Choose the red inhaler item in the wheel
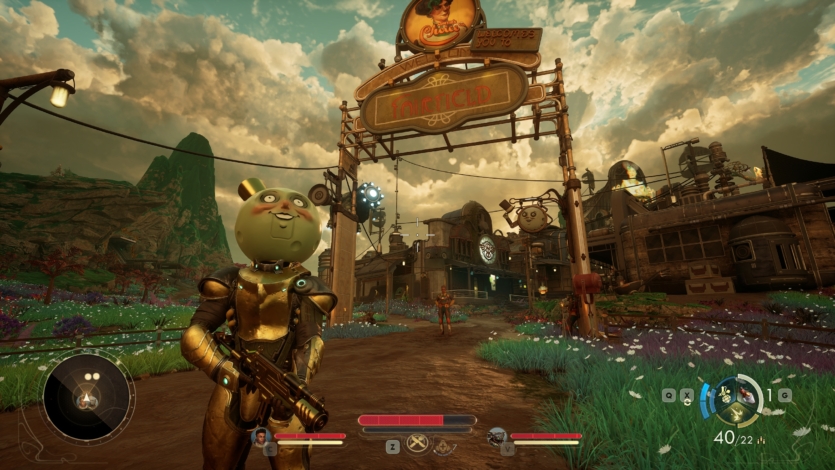The height and width of the screenshot is (470, 835). coord(747,397)
